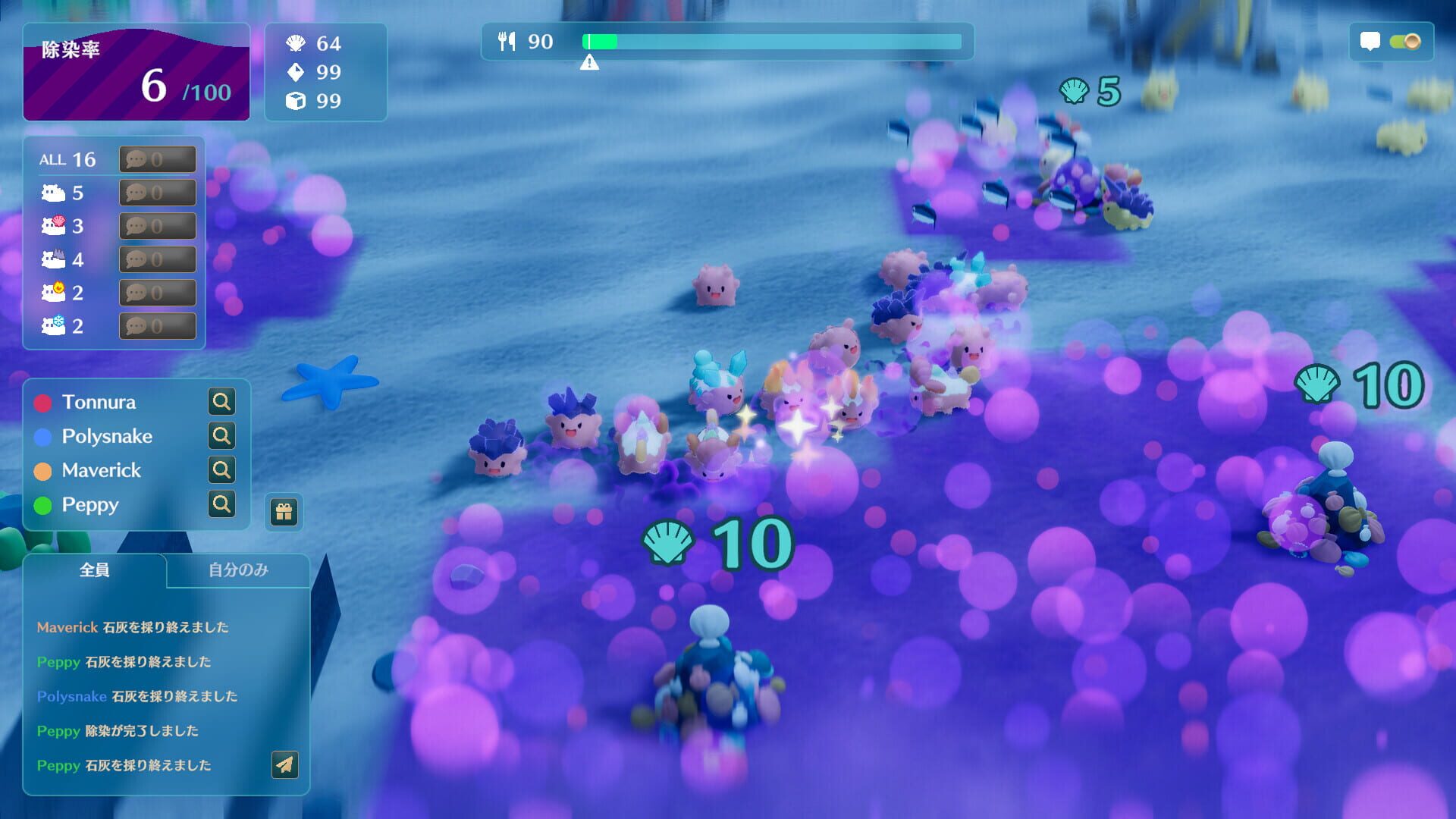1456x819 pixels.
Task: Click the shell currency icon in resource panel
Action: 295,44
